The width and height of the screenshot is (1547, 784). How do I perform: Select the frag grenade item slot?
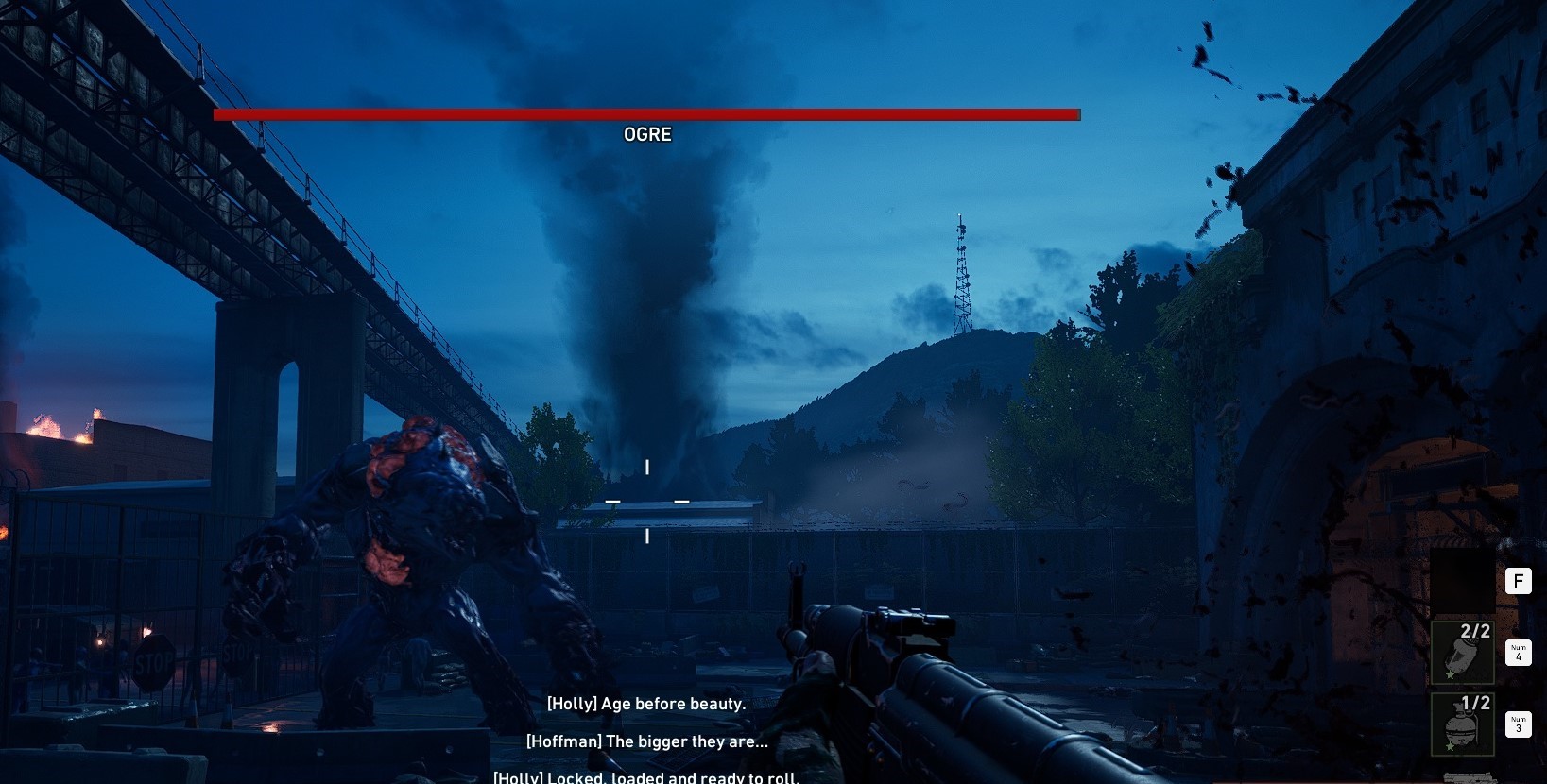coord(1462,724)
